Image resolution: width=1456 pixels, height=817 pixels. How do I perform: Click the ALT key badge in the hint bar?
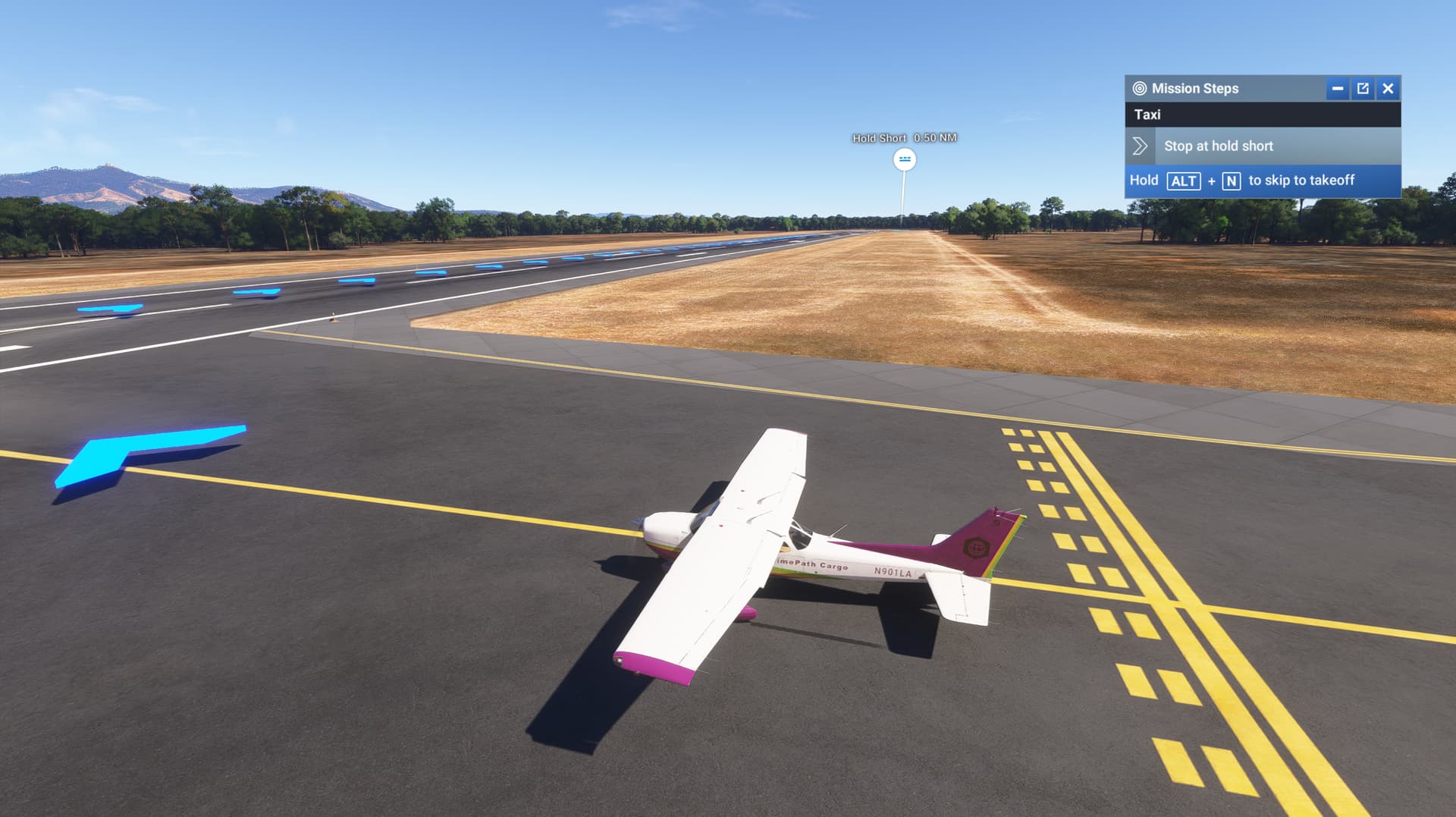pos(1183,181)
